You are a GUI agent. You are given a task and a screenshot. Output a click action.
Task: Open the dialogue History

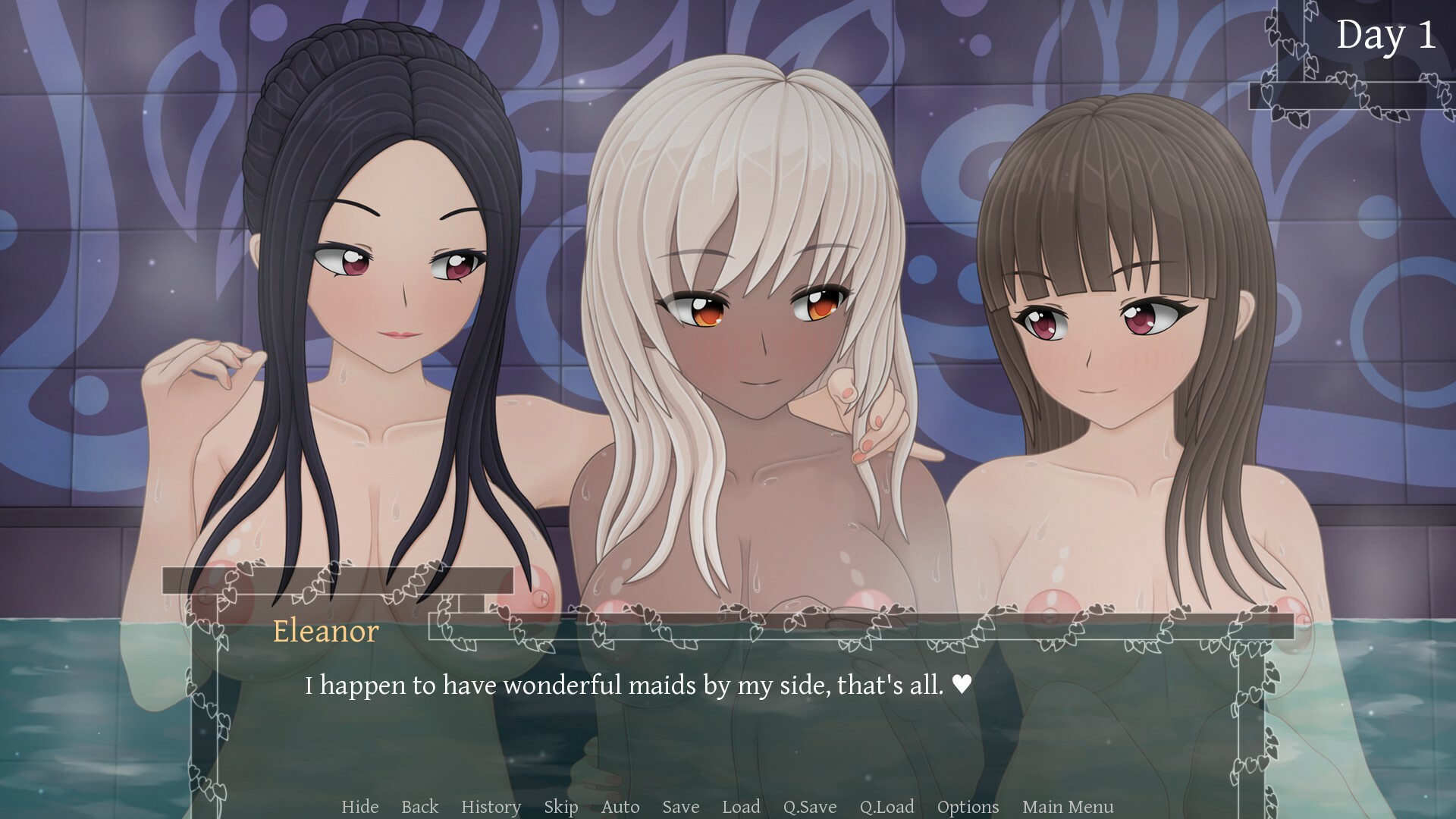(x=491, y=807)
